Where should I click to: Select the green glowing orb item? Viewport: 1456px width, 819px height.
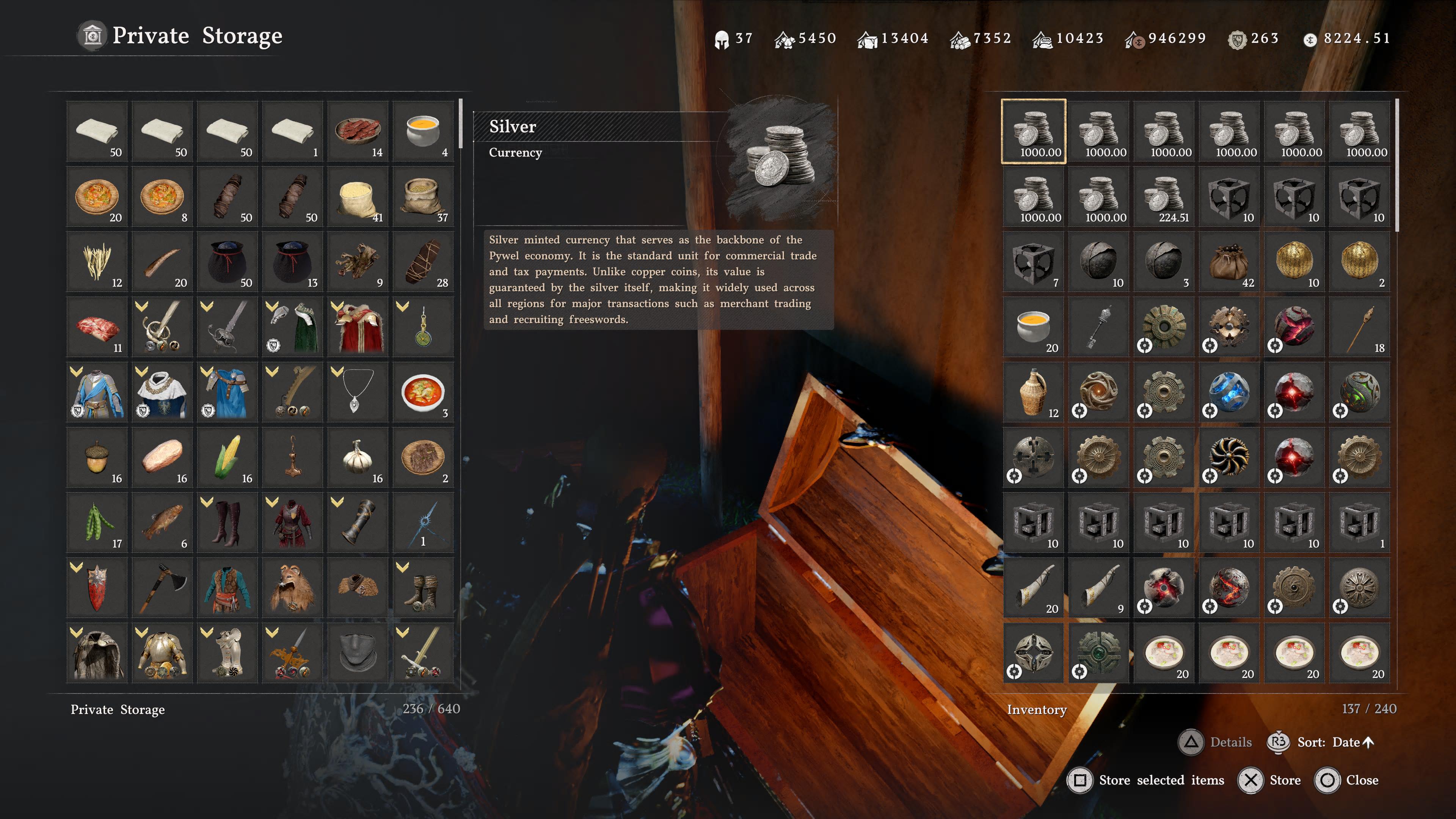1359,392
